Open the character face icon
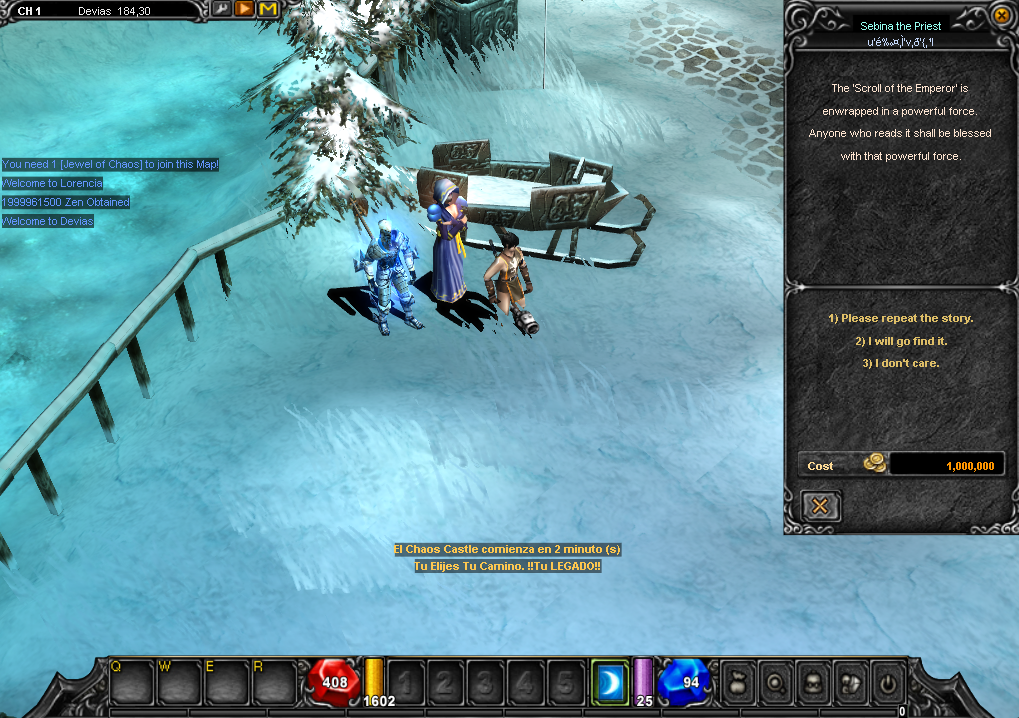 click(813, 683)
